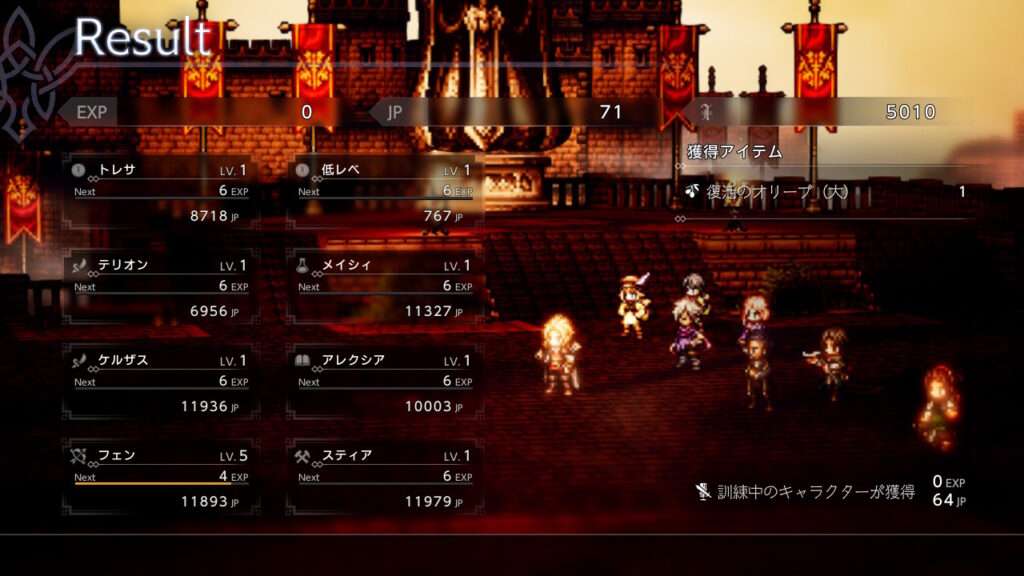The width and height of the screenshot is (1024, 576).
Task: Select ケルザス's result panel
Action: (161, 383)
